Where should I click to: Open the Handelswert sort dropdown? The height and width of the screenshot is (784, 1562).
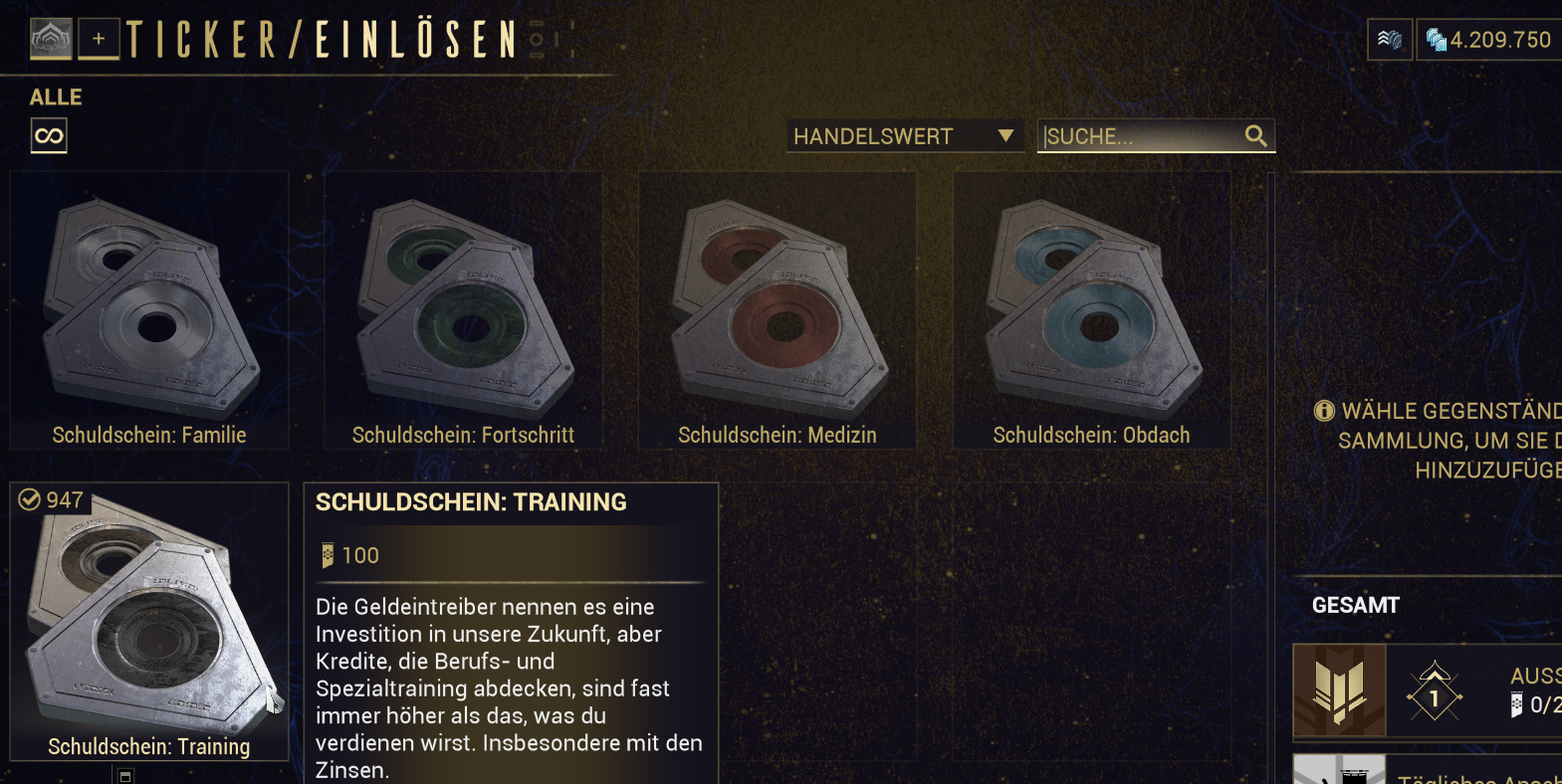pos(904,136)
